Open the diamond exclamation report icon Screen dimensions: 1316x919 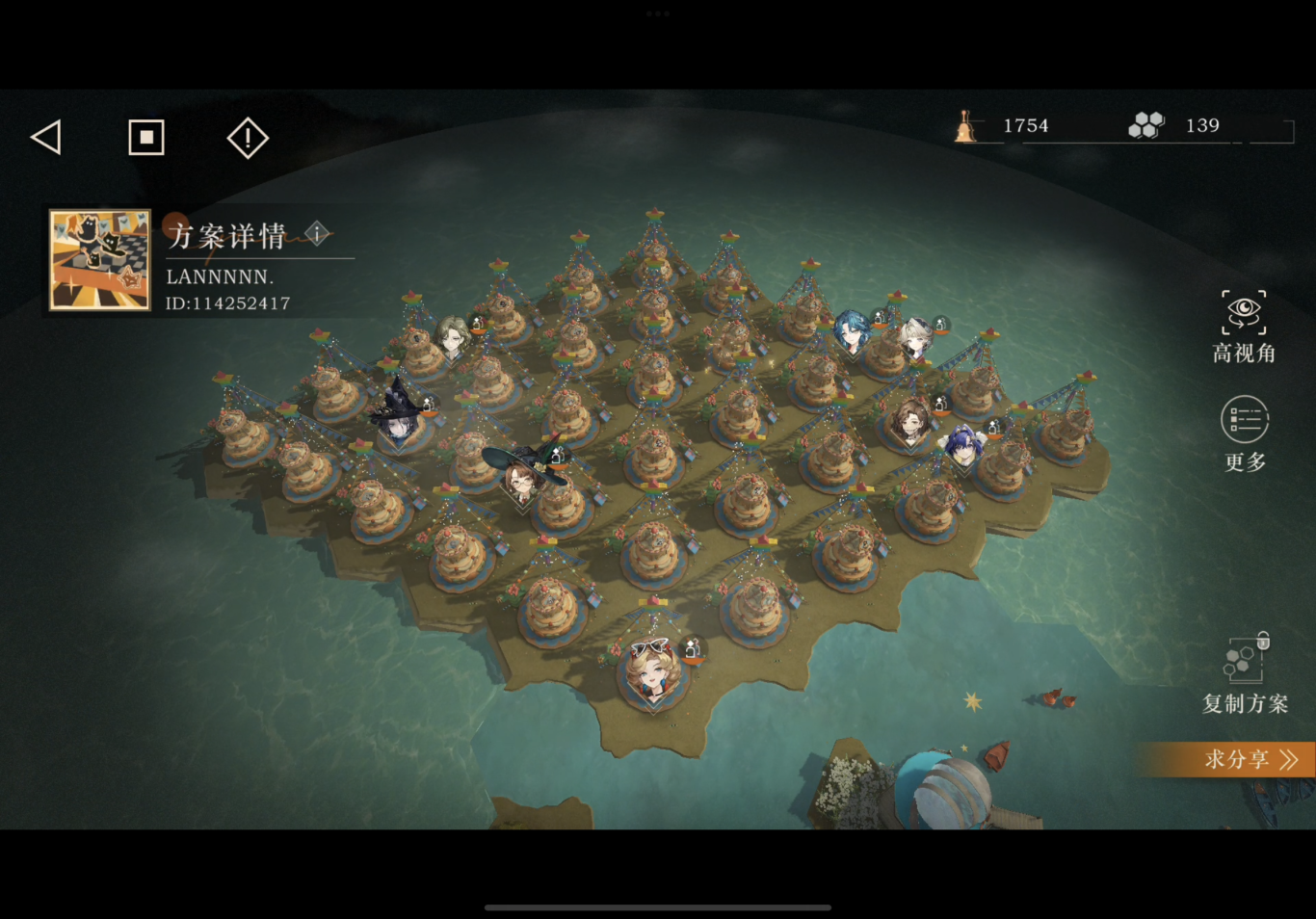pyautogui.click(x=248, y=138)
